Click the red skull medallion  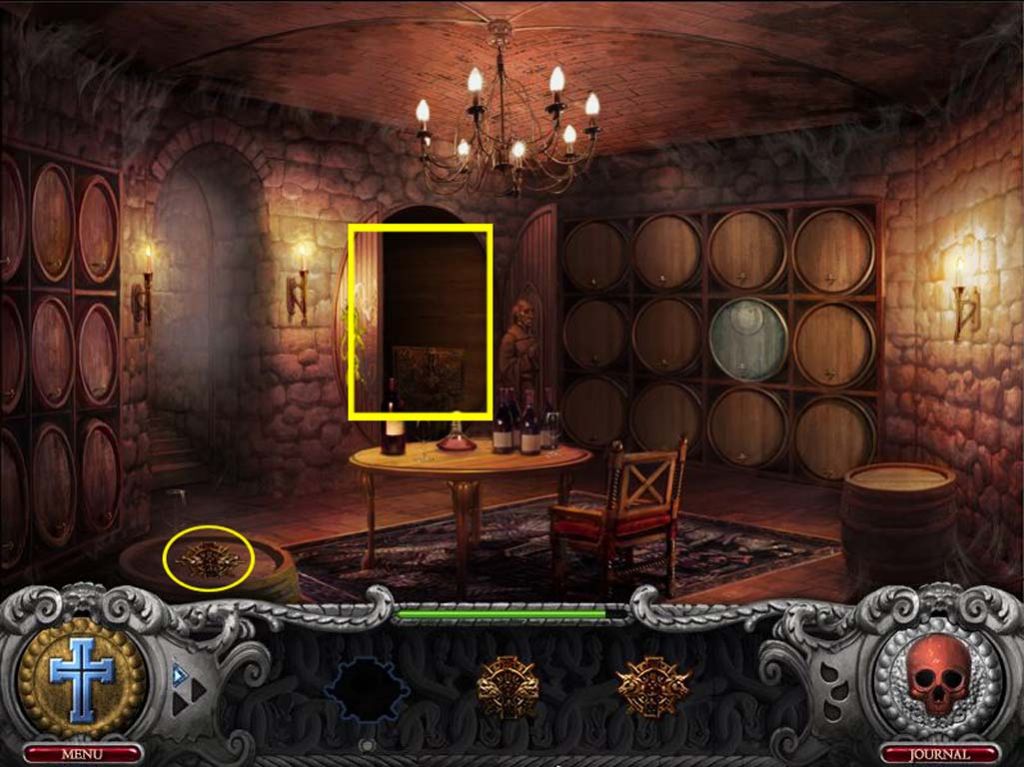point(938,674)
